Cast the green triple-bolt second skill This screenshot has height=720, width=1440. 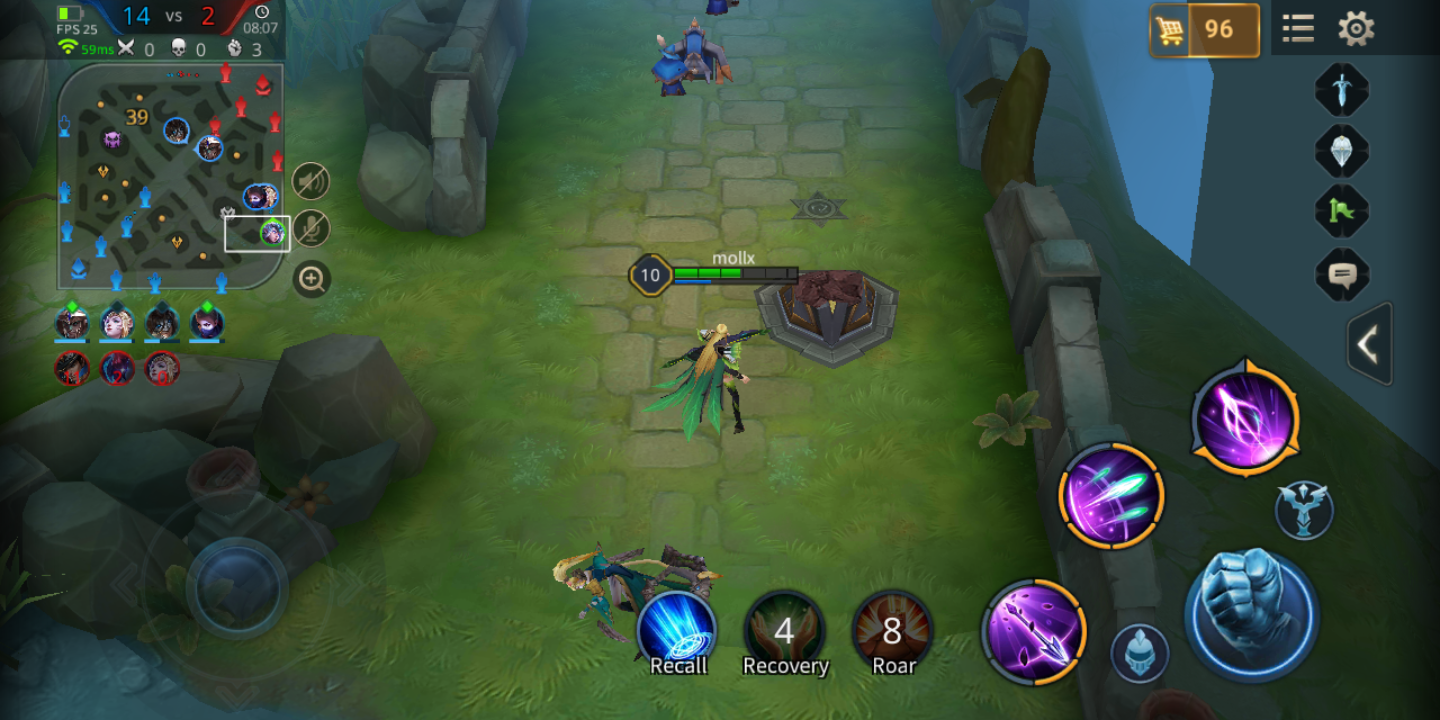[x=1111, y=496]
